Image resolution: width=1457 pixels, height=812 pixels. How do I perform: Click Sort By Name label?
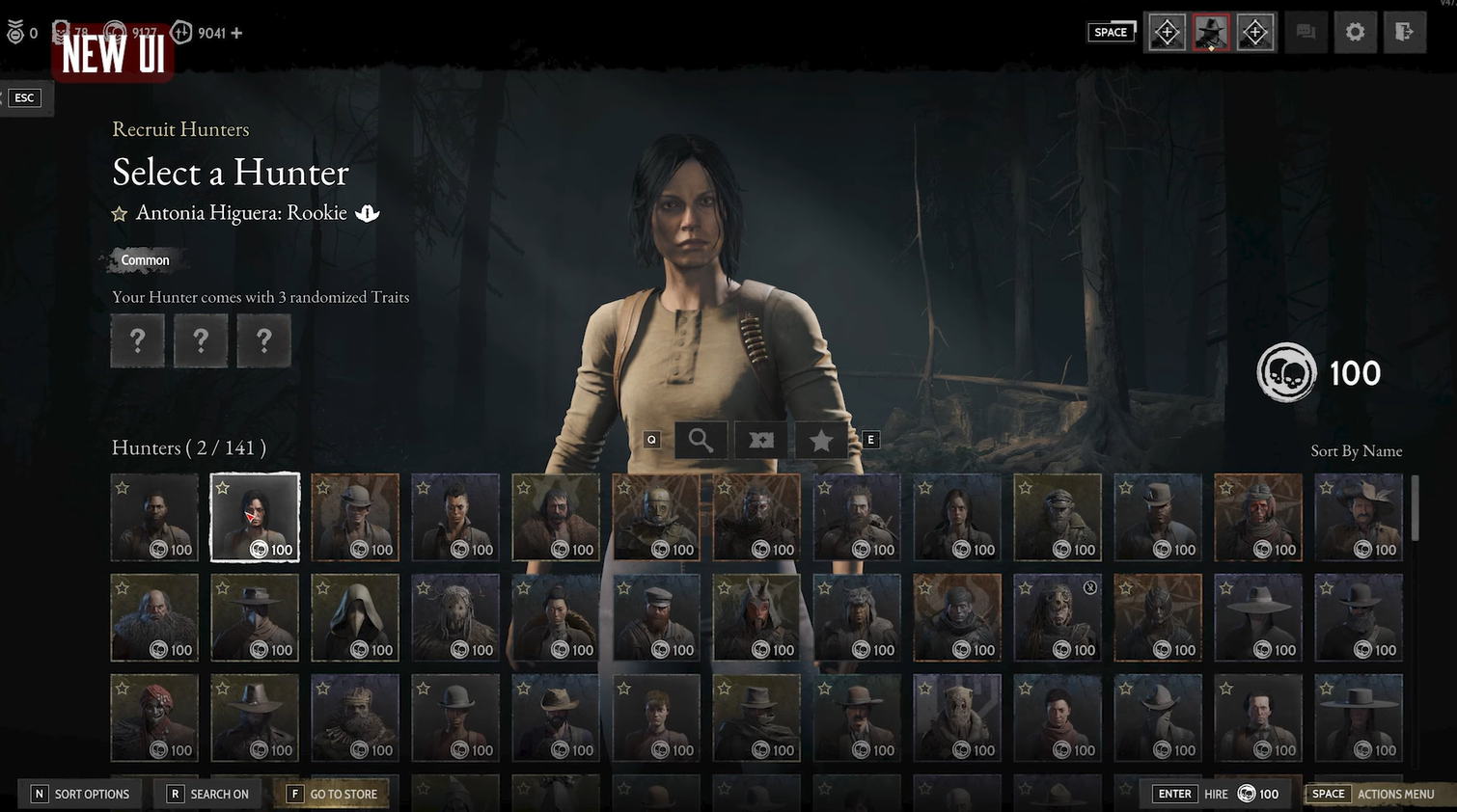coord(1356,451)
